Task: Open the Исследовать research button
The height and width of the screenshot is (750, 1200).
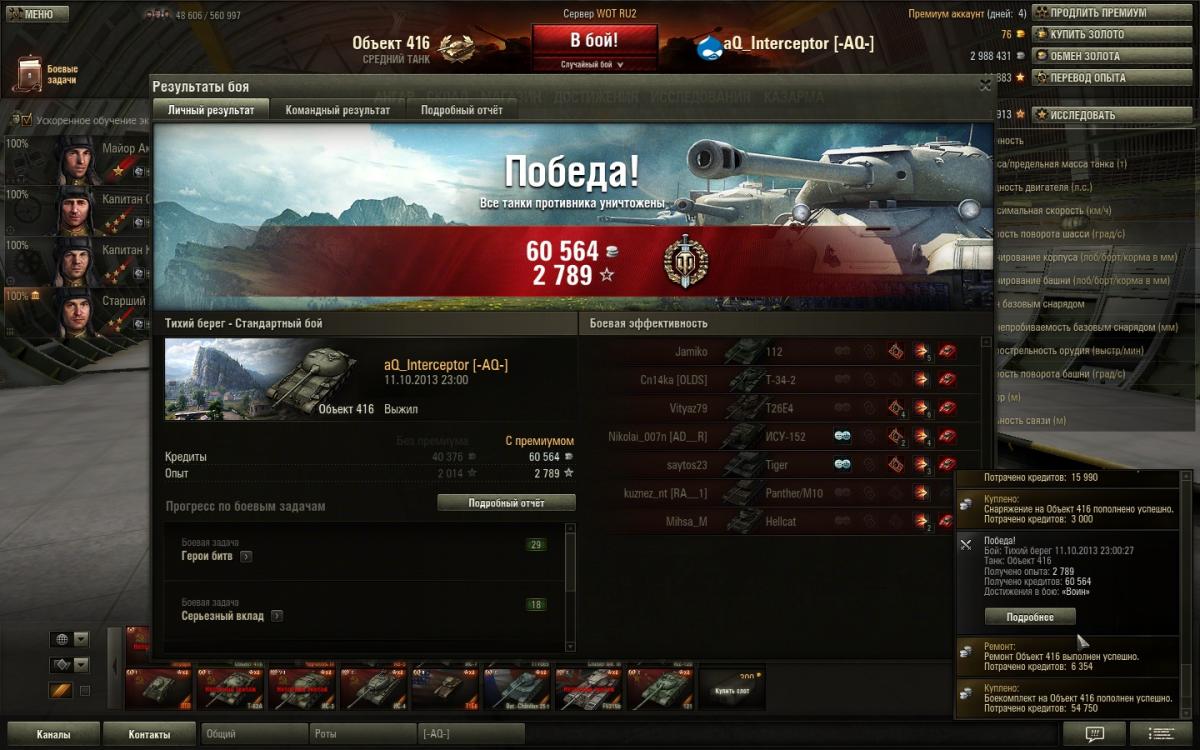Action: coord(1082,115)
